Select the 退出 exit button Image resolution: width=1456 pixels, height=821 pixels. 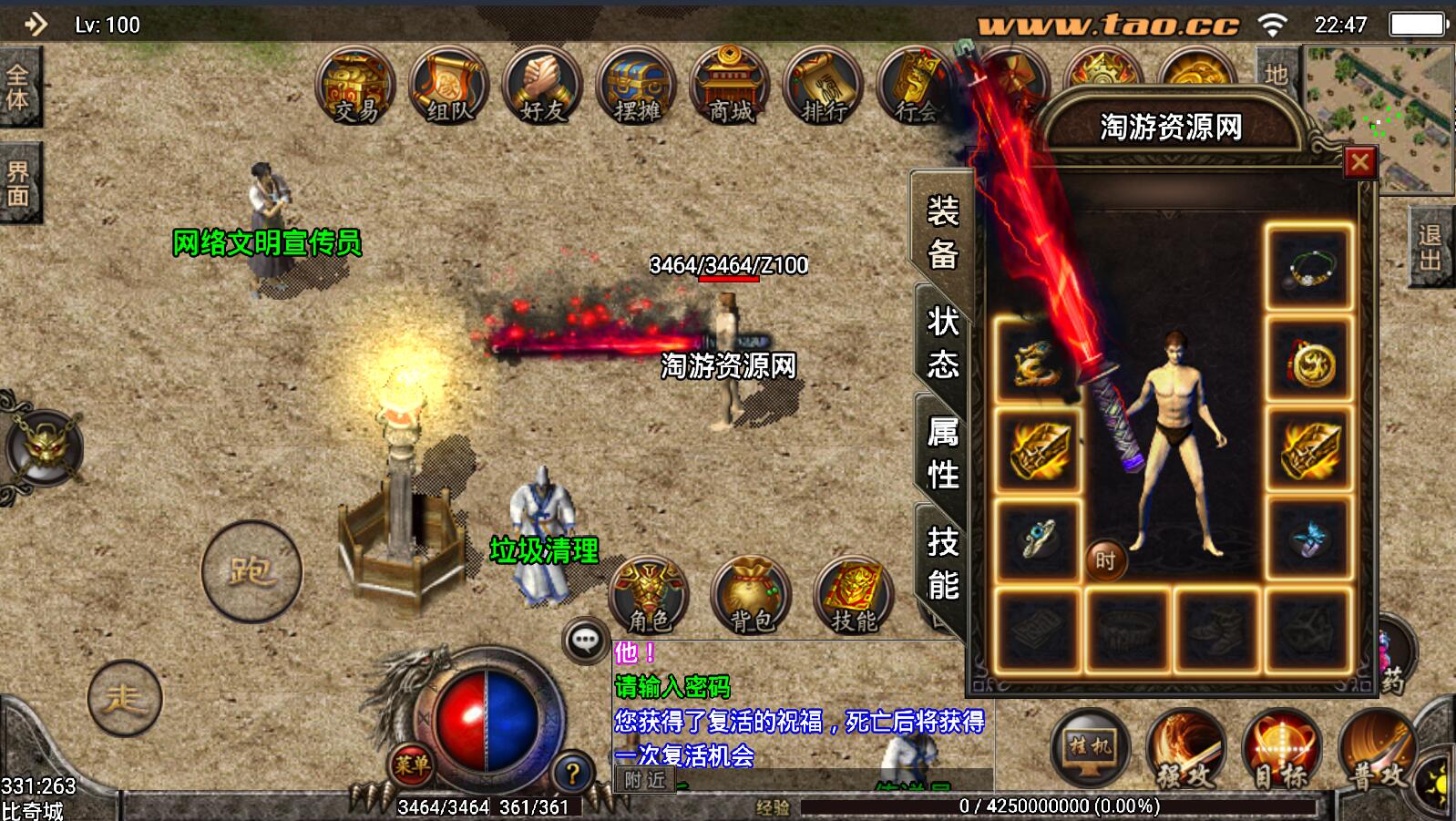coord(1430,247)
